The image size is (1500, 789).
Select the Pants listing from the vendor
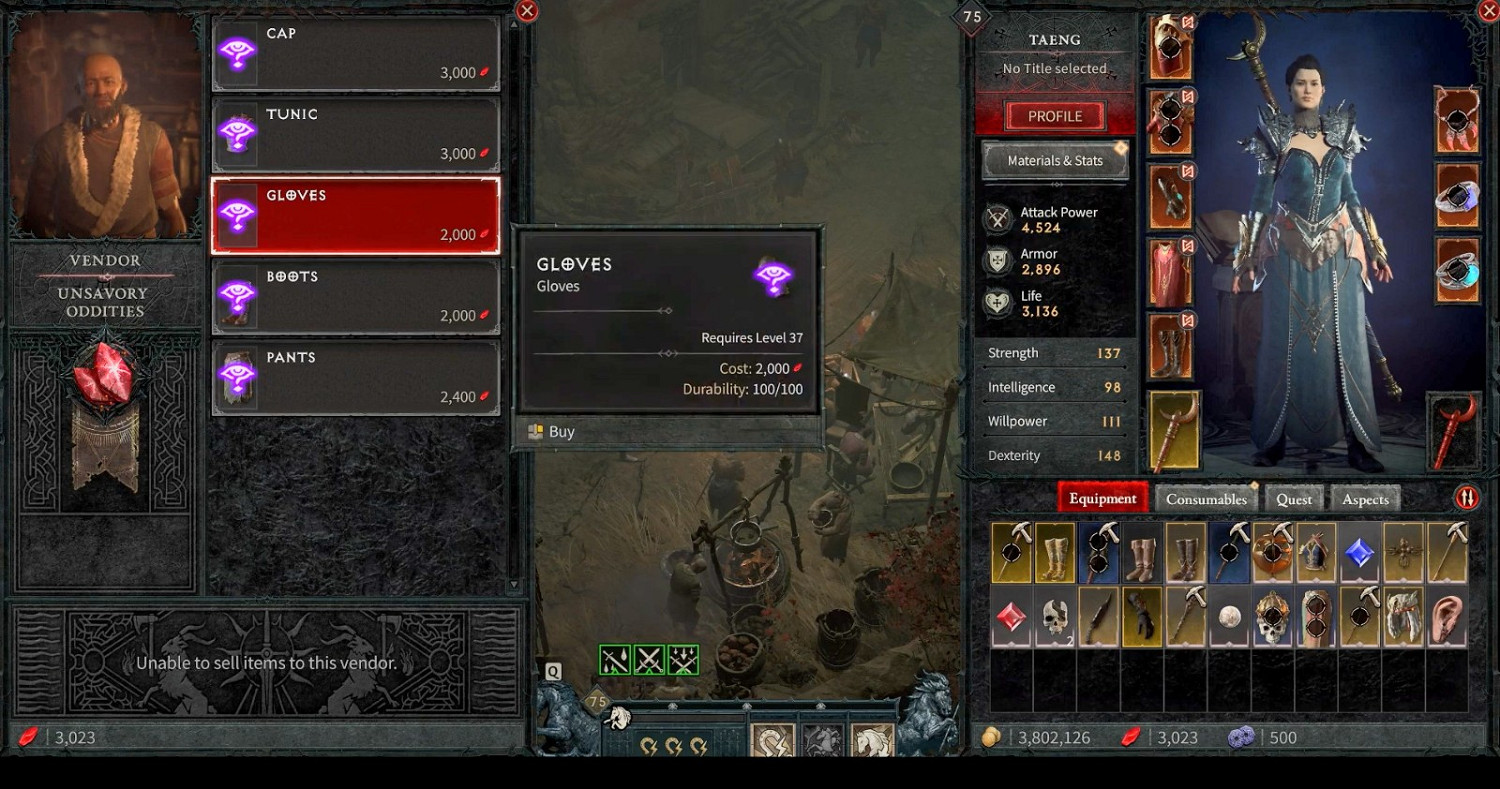pyautogui.click(x=355, y=376)
